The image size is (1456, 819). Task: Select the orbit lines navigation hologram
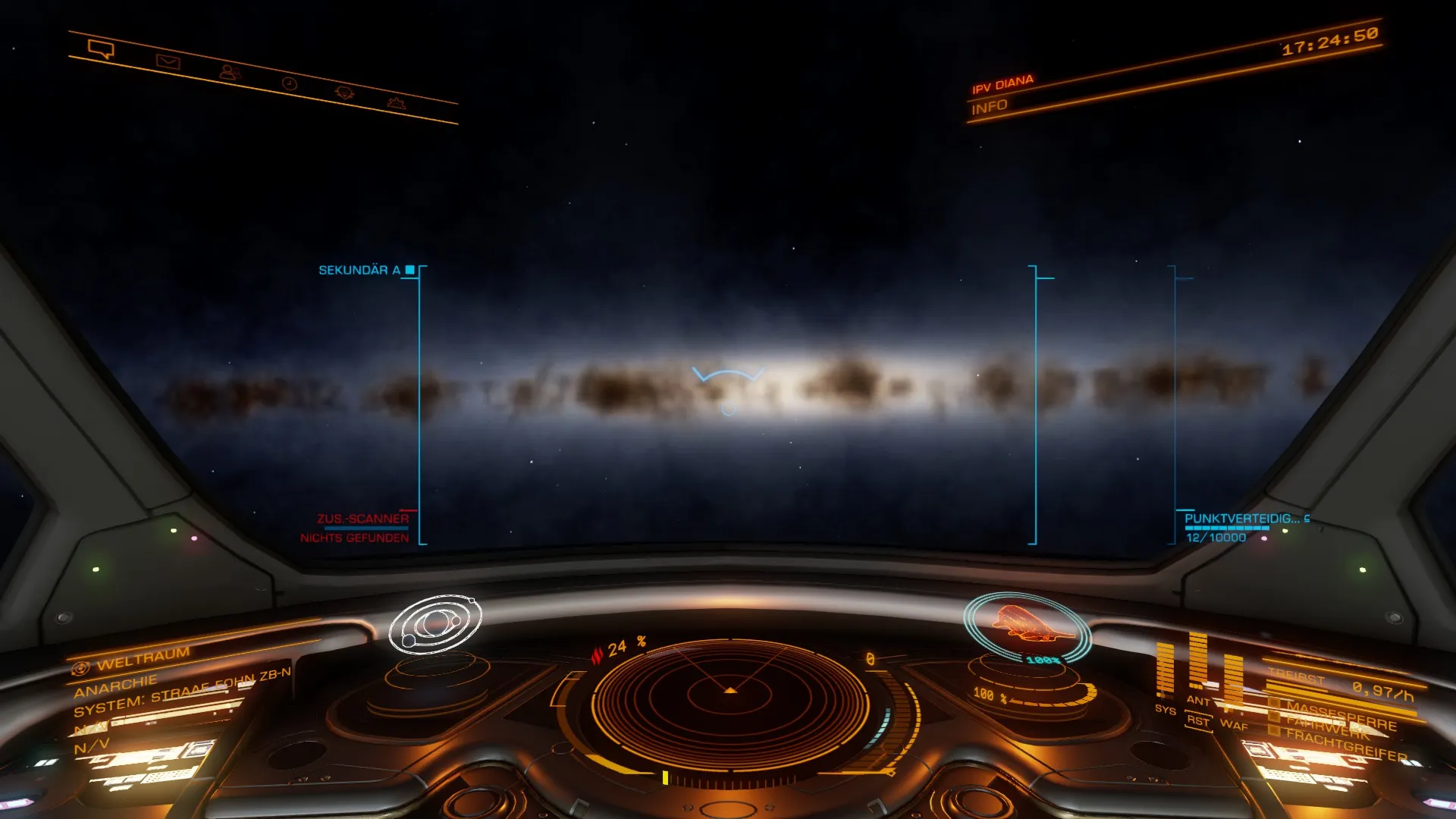(435, 624)
